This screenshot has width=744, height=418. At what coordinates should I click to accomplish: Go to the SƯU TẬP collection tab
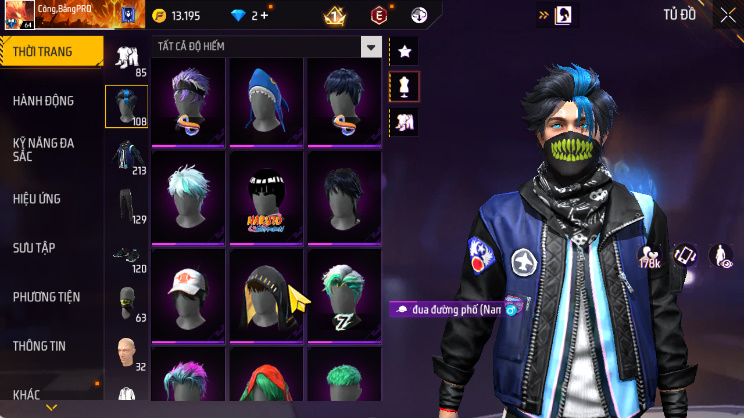[34, 247]
